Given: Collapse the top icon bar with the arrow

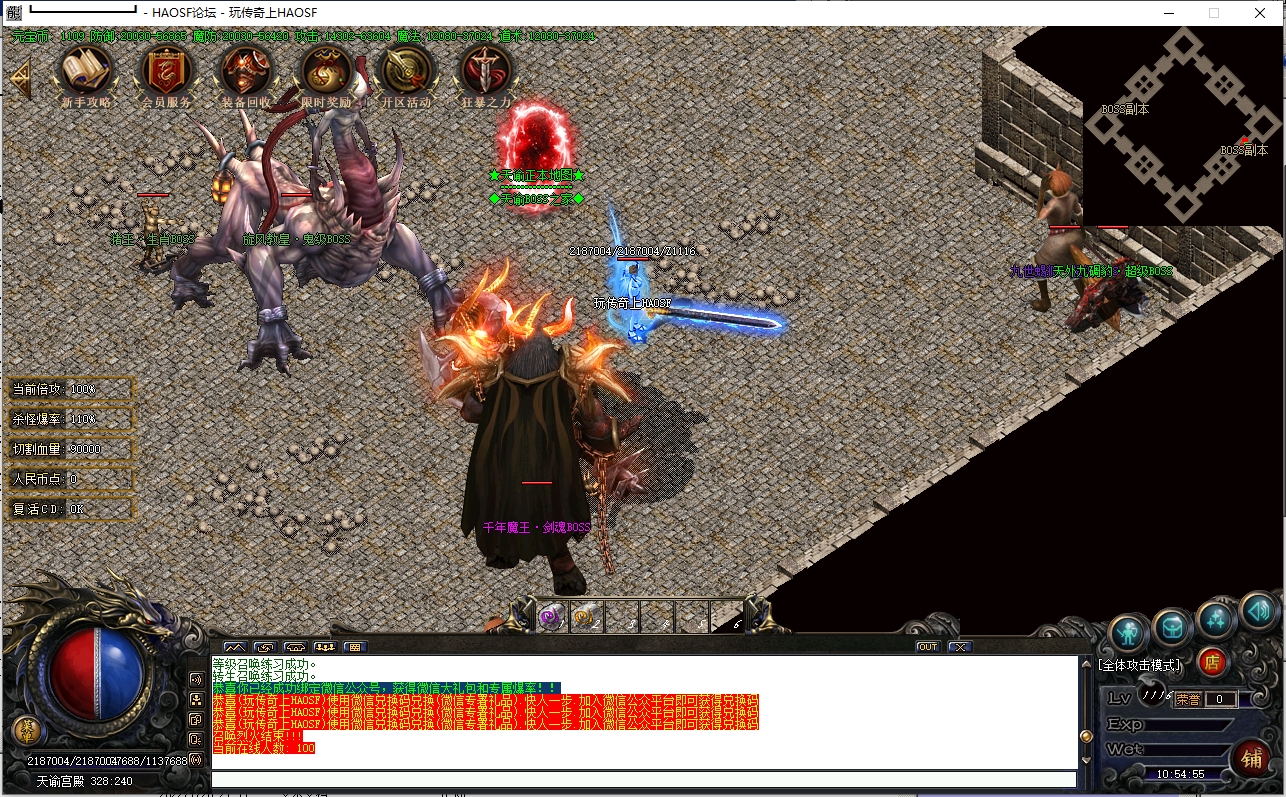Looking at the screenshot, I should [20, 78].
